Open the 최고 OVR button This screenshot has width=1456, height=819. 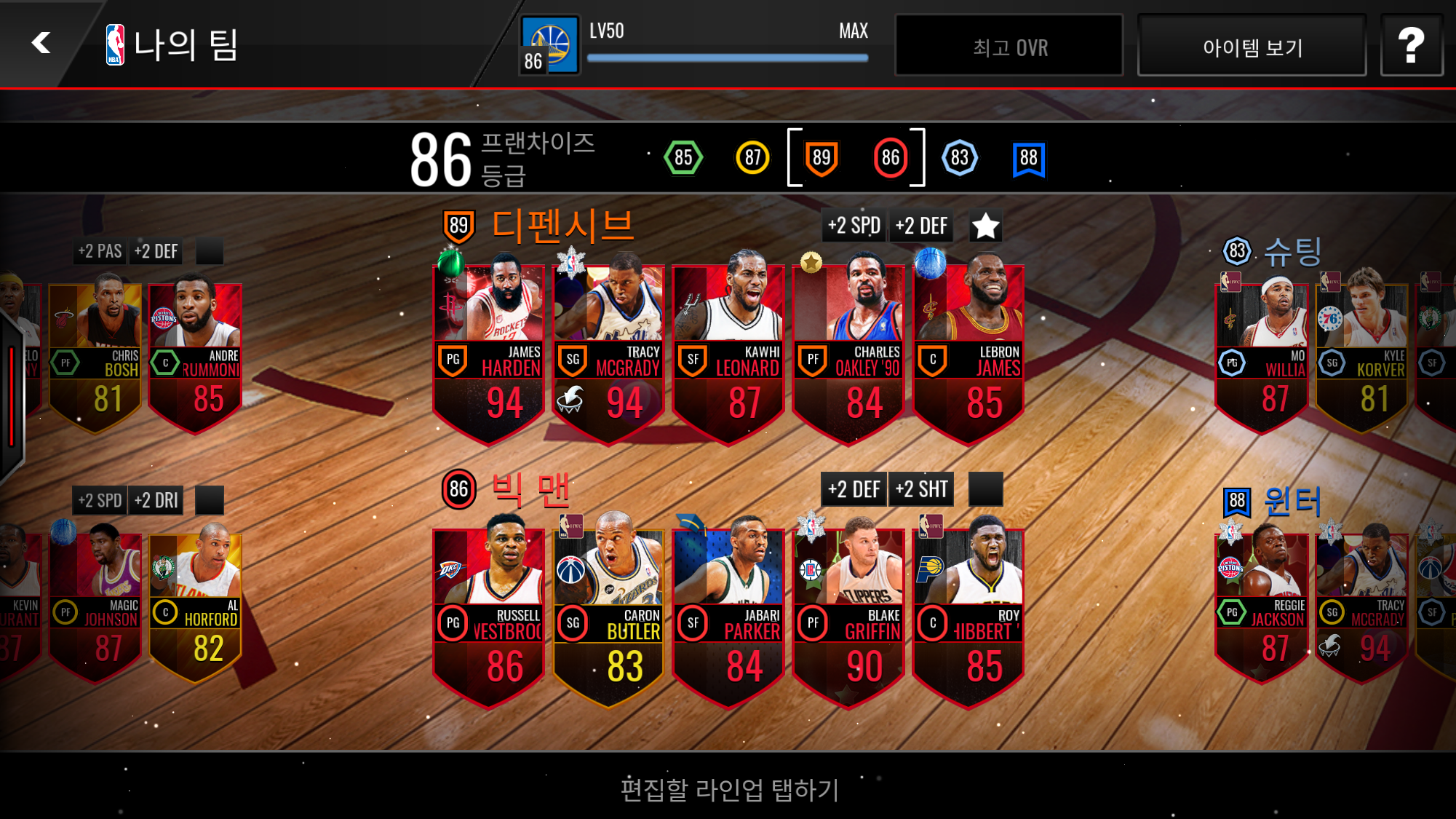pos(1009,47)
